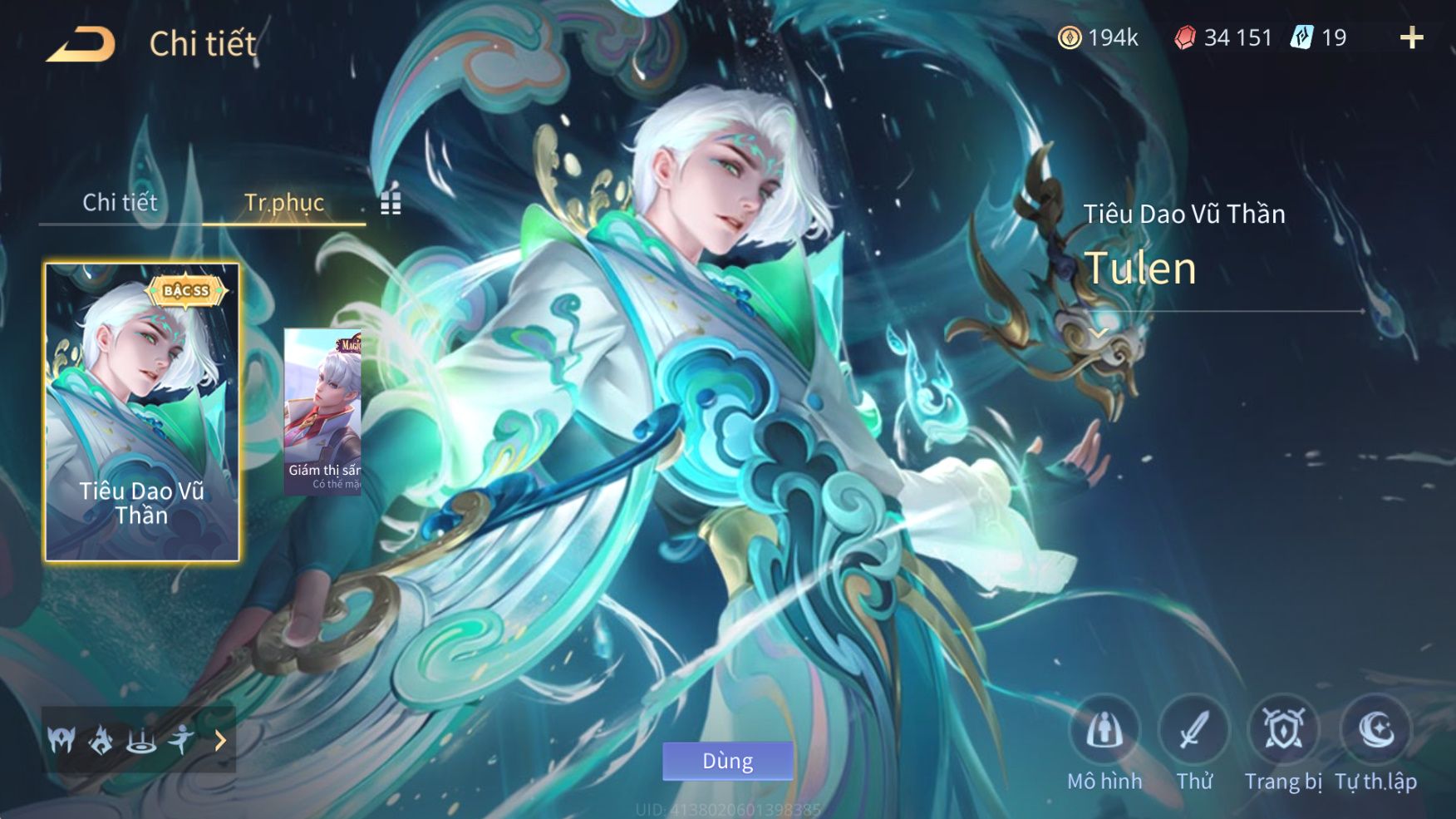The height and width of the screenshot is (819, 1456).
Task: Switch to the Chi tiết tab
Action: pyautogui.click(x=120, y=202)
